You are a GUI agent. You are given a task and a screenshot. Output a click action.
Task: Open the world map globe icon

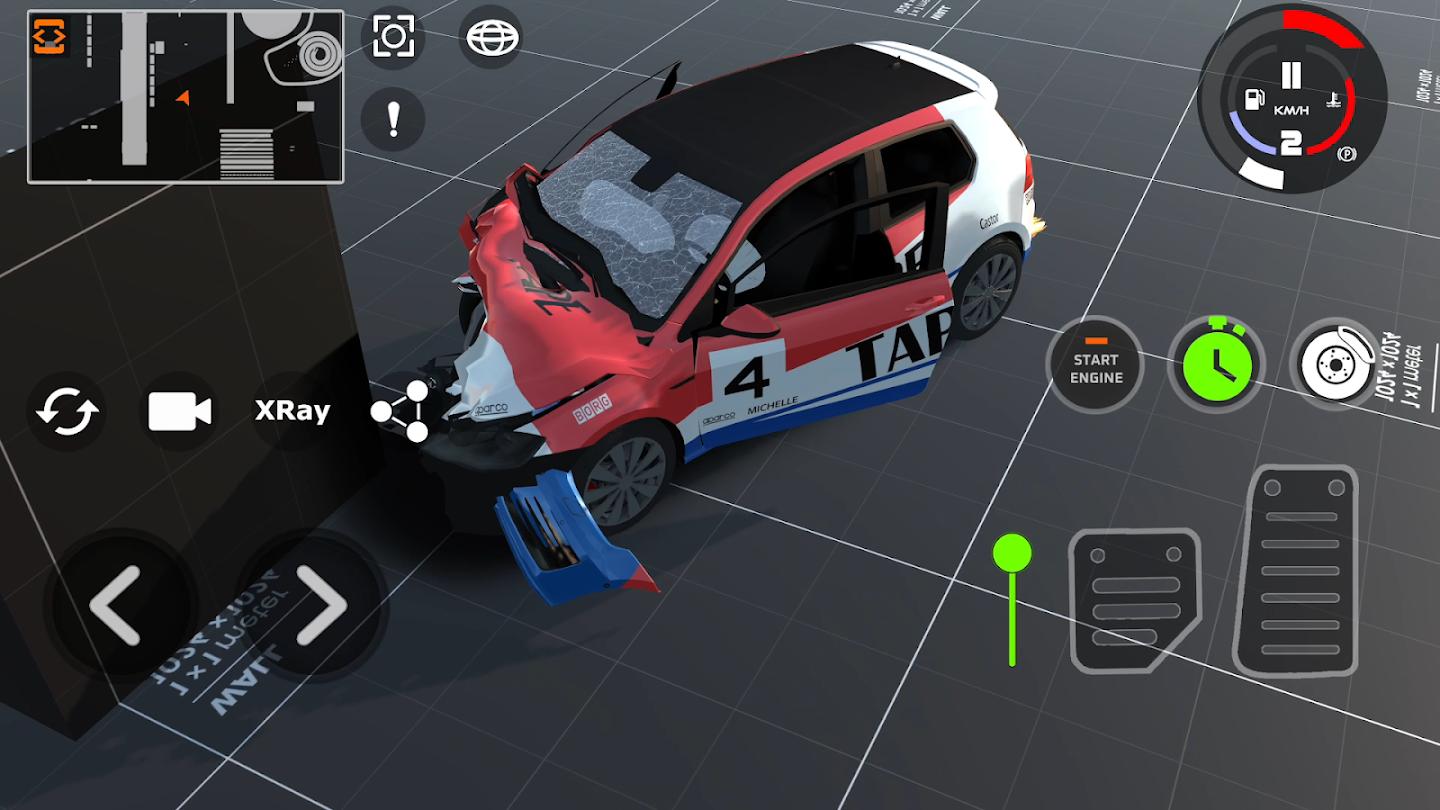492,38
